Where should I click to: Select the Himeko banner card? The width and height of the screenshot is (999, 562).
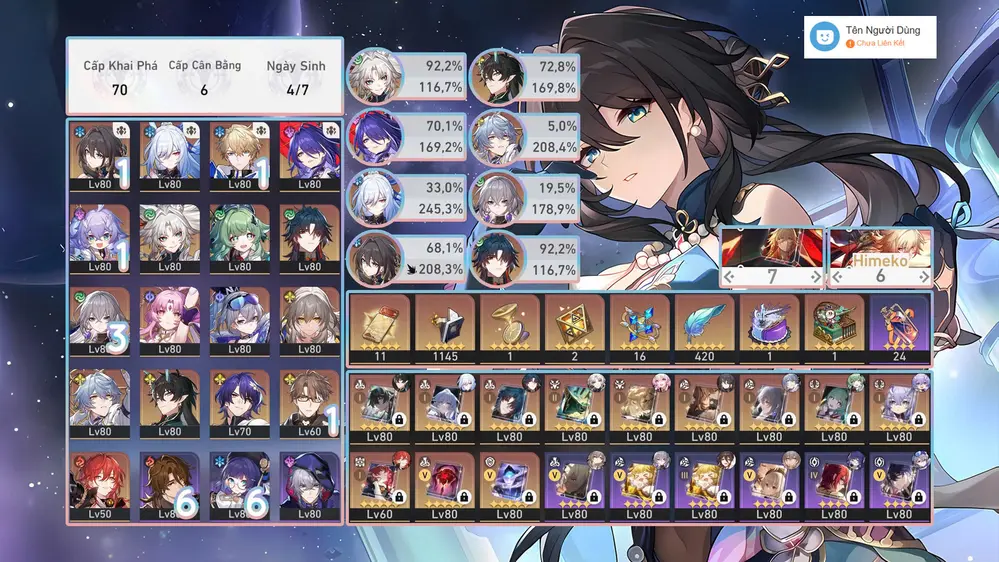tap(880, 249)
